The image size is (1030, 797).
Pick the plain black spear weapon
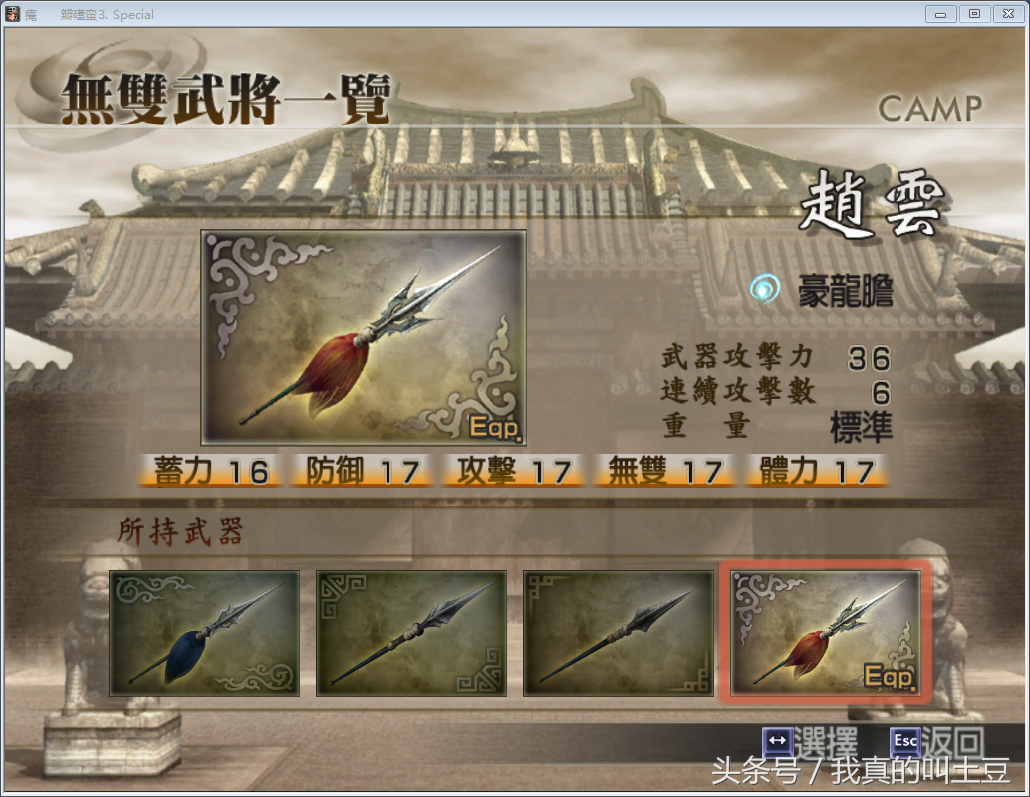(617, 633)
